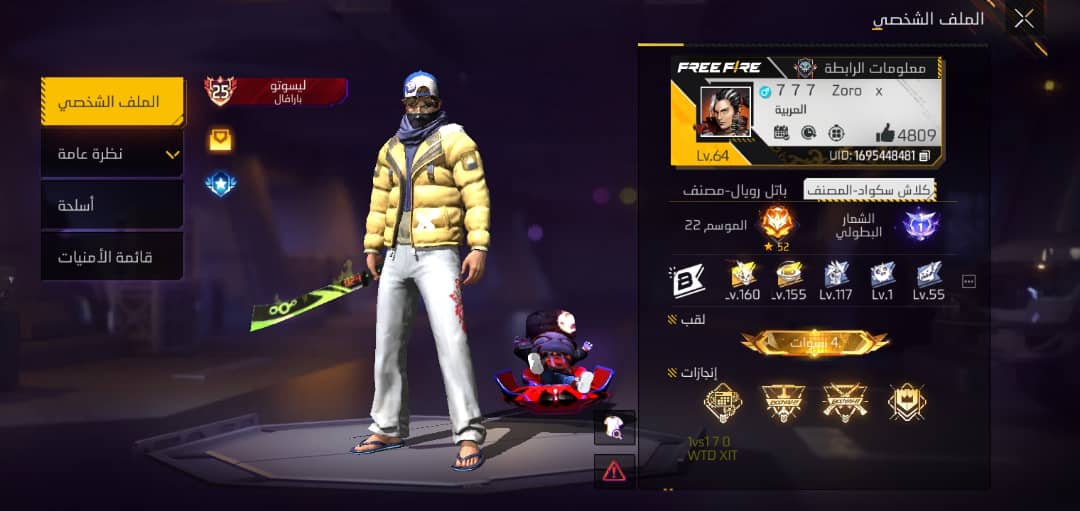This screenshot has height=511, width=1080.
Task: Open the أسلحة (Weapons) tab
Action: pyautogui.click(x=112, y=205)
